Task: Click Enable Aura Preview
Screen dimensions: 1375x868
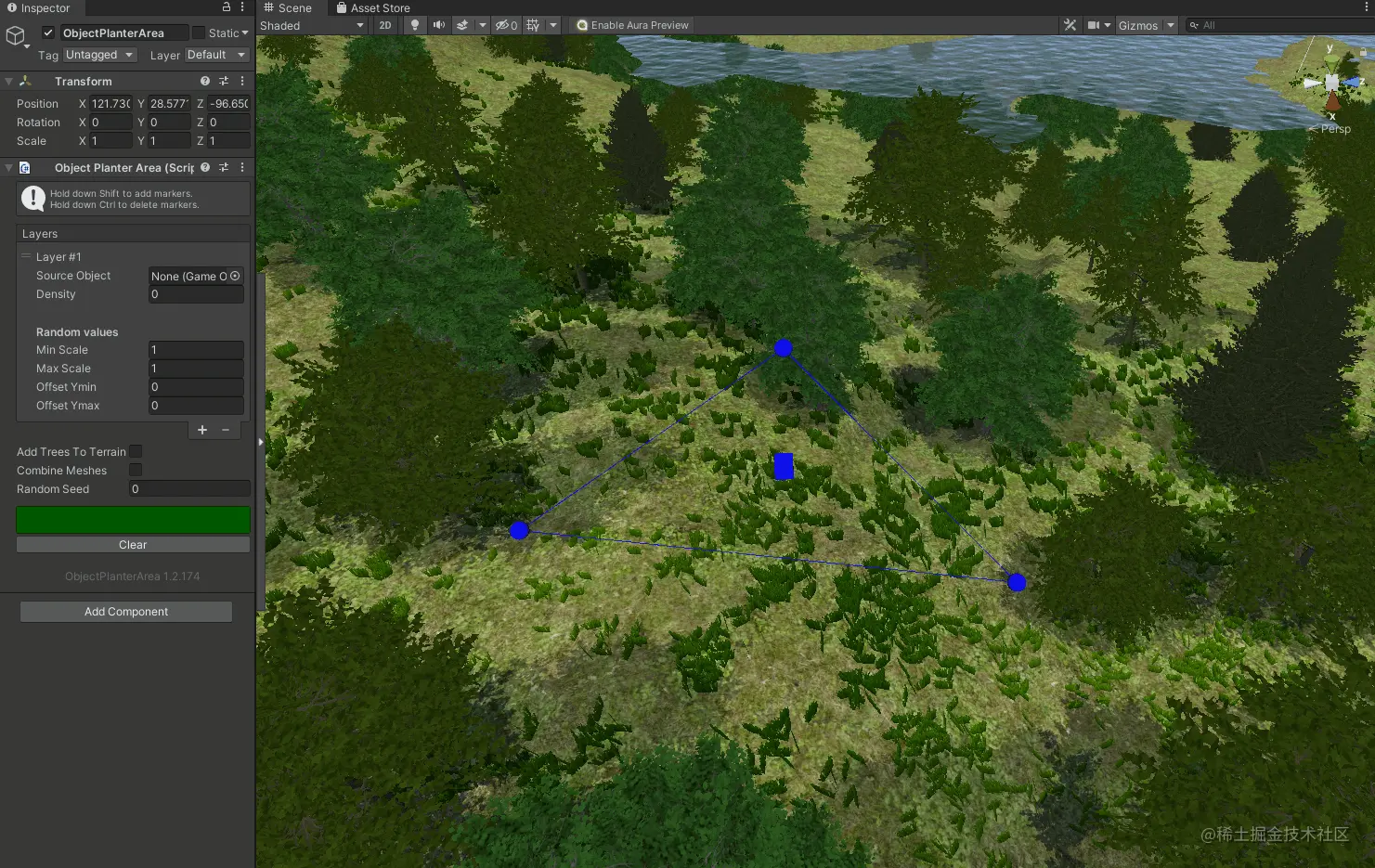Action: point(632,25)
